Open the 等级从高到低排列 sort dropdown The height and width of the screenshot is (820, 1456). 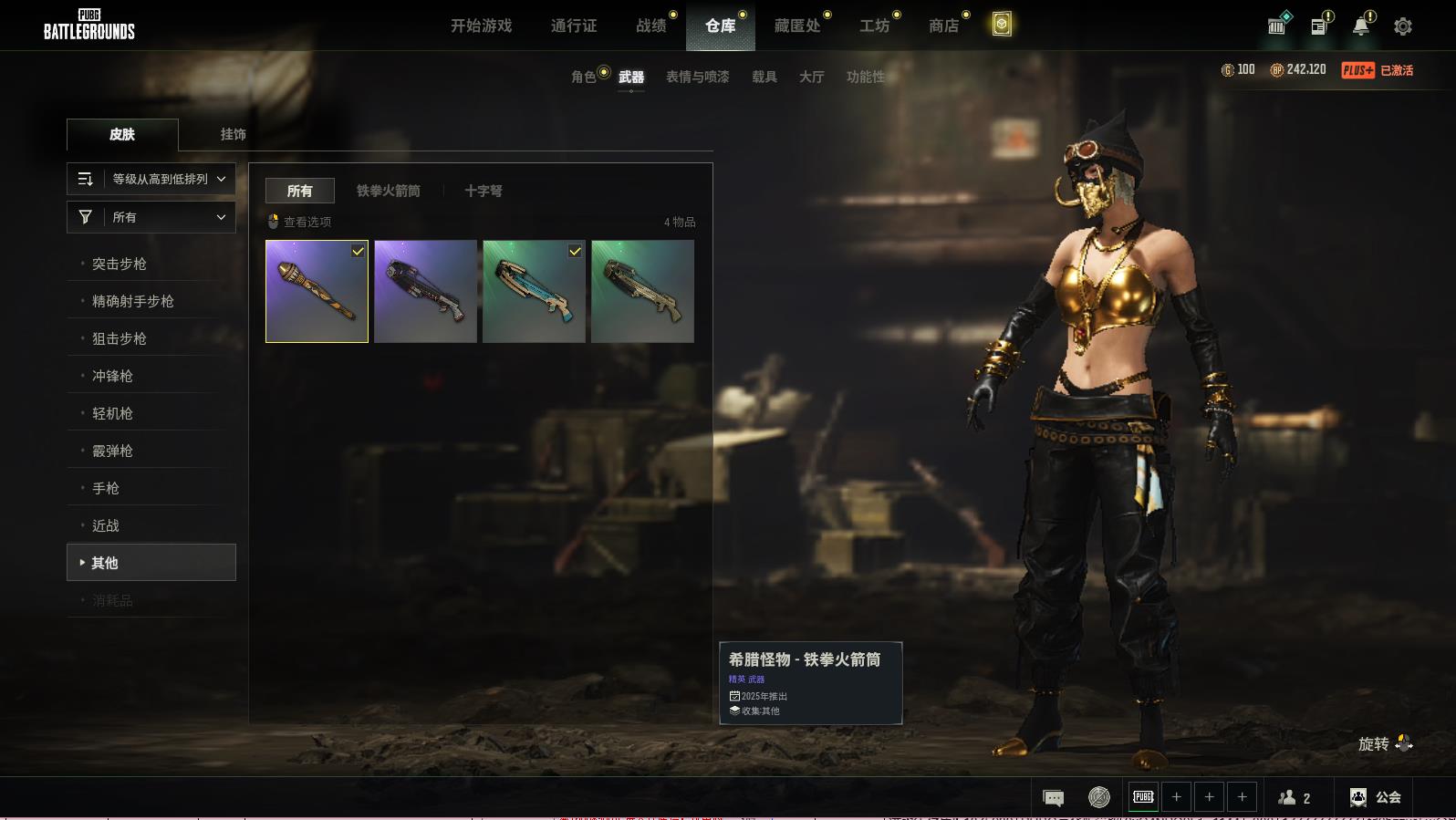(151, 179)
